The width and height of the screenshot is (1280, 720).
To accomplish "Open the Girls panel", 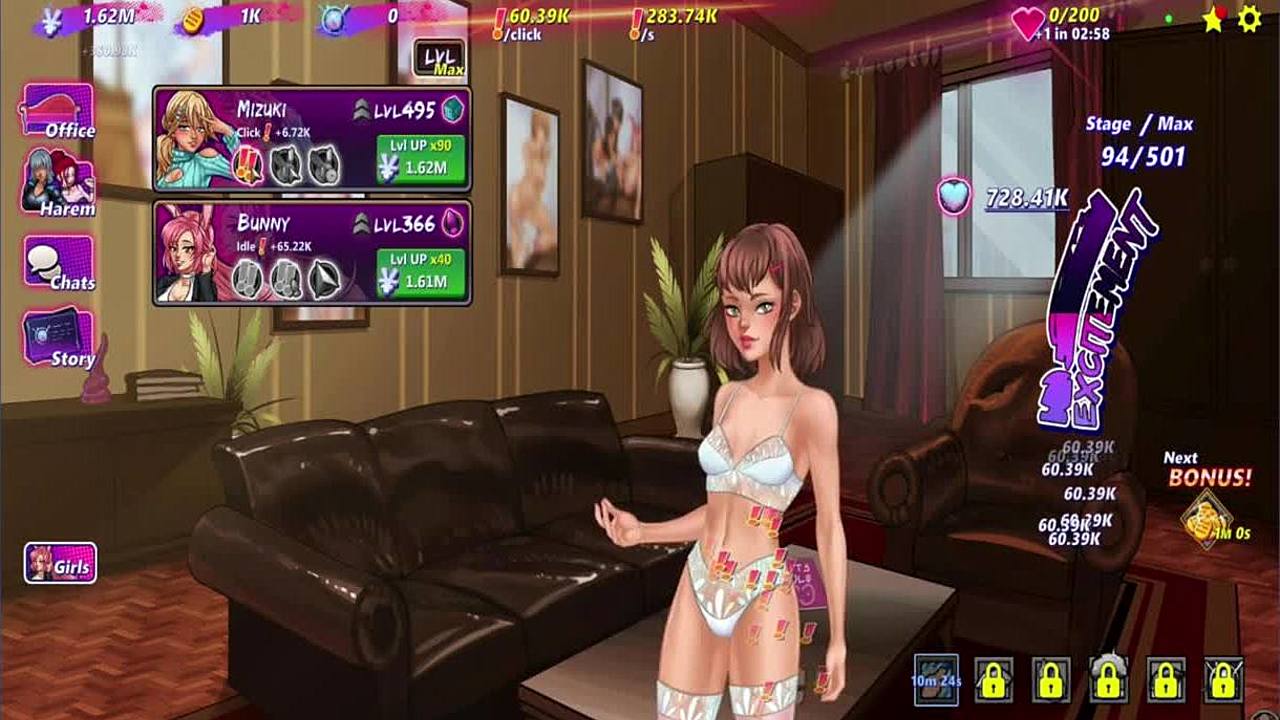I will [x=61, y=564].
